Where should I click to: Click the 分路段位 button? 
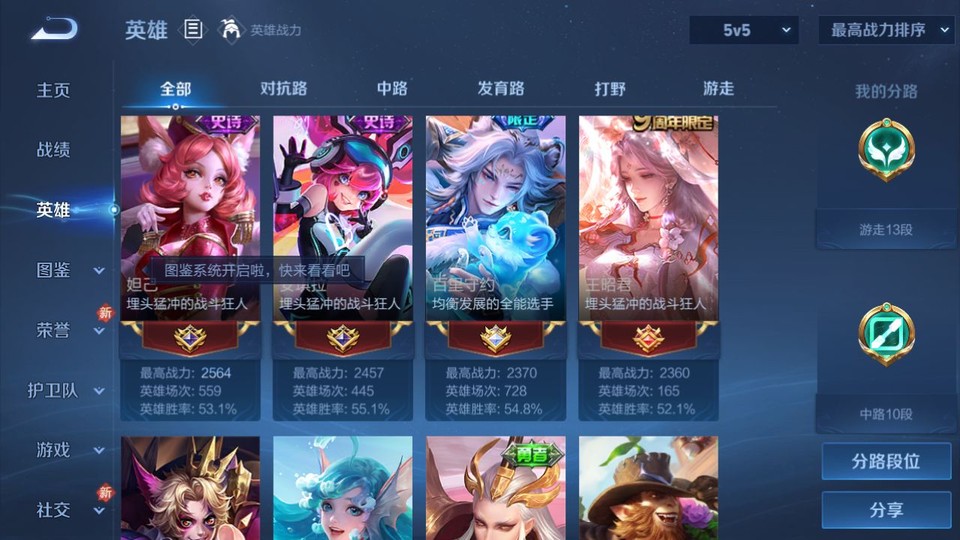pos(886,462)
